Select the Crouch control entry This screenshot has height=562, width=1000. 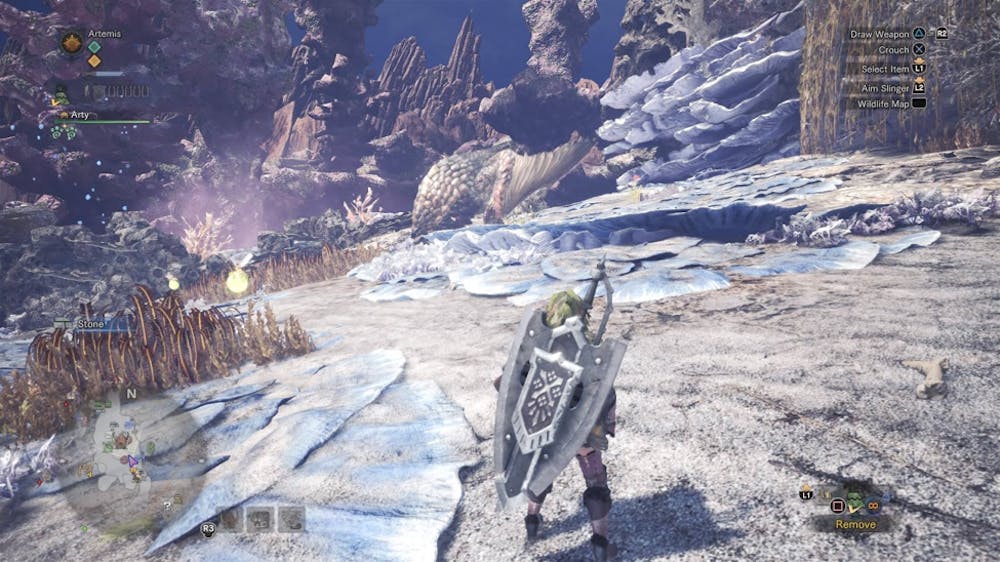[x=893, y=50]
